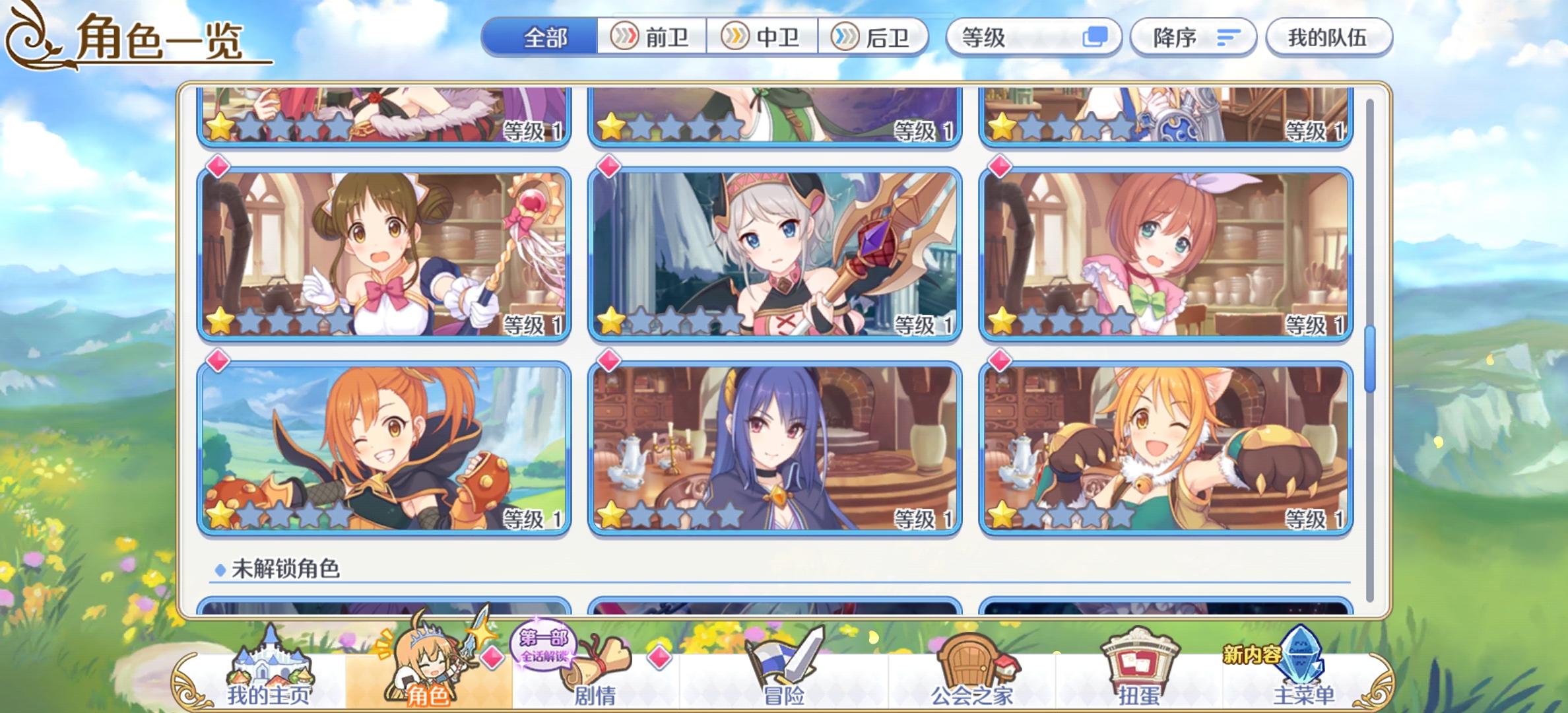This screenshot has height=713, width=1568.
Task: Open 我的队伍 team management
Action: coord(1328,38)
